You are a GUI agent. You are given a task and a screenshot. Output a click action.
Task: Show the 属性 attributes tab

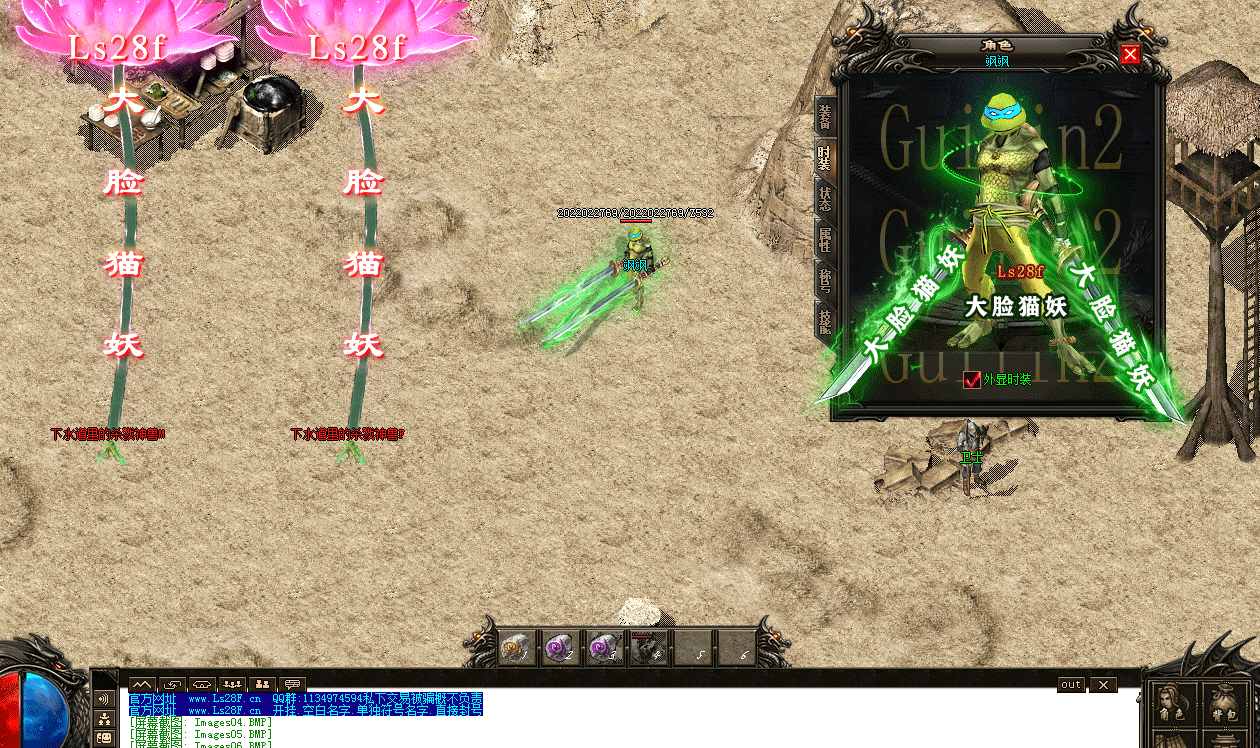coord(825,239)
